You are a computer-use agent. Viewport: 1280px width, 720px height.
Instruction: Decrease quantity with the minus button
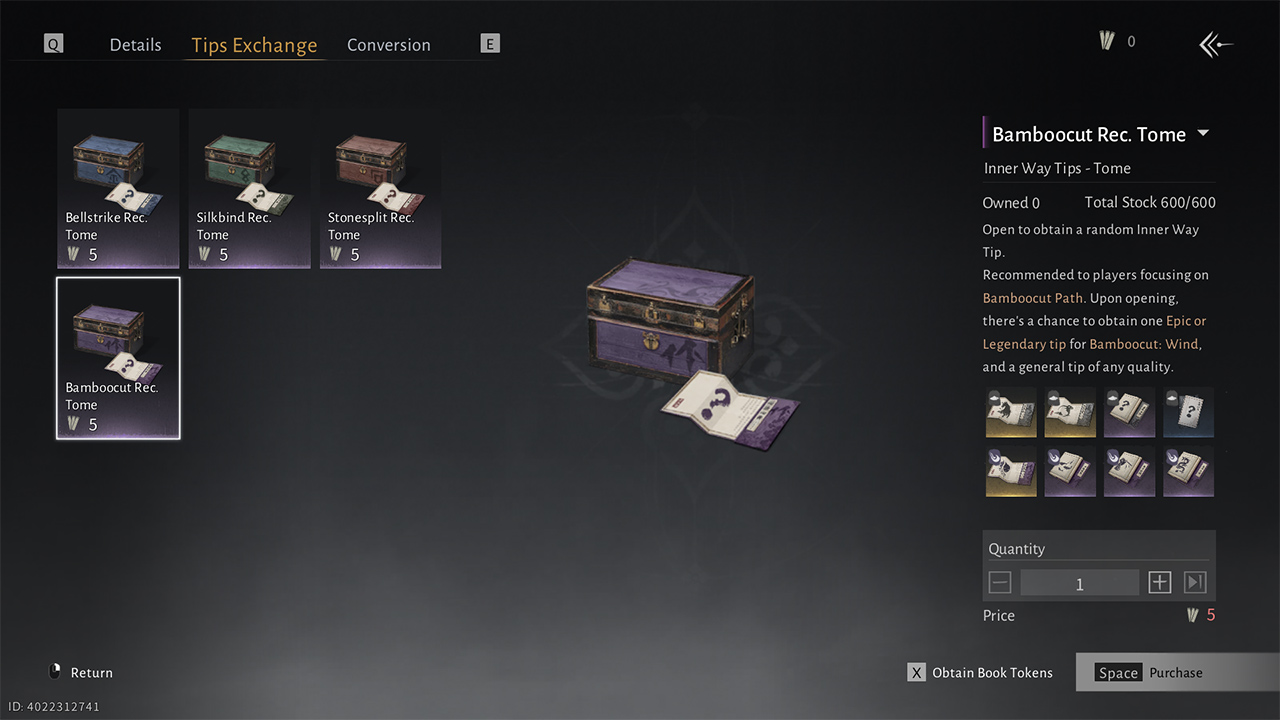[x=1000, y=583]
